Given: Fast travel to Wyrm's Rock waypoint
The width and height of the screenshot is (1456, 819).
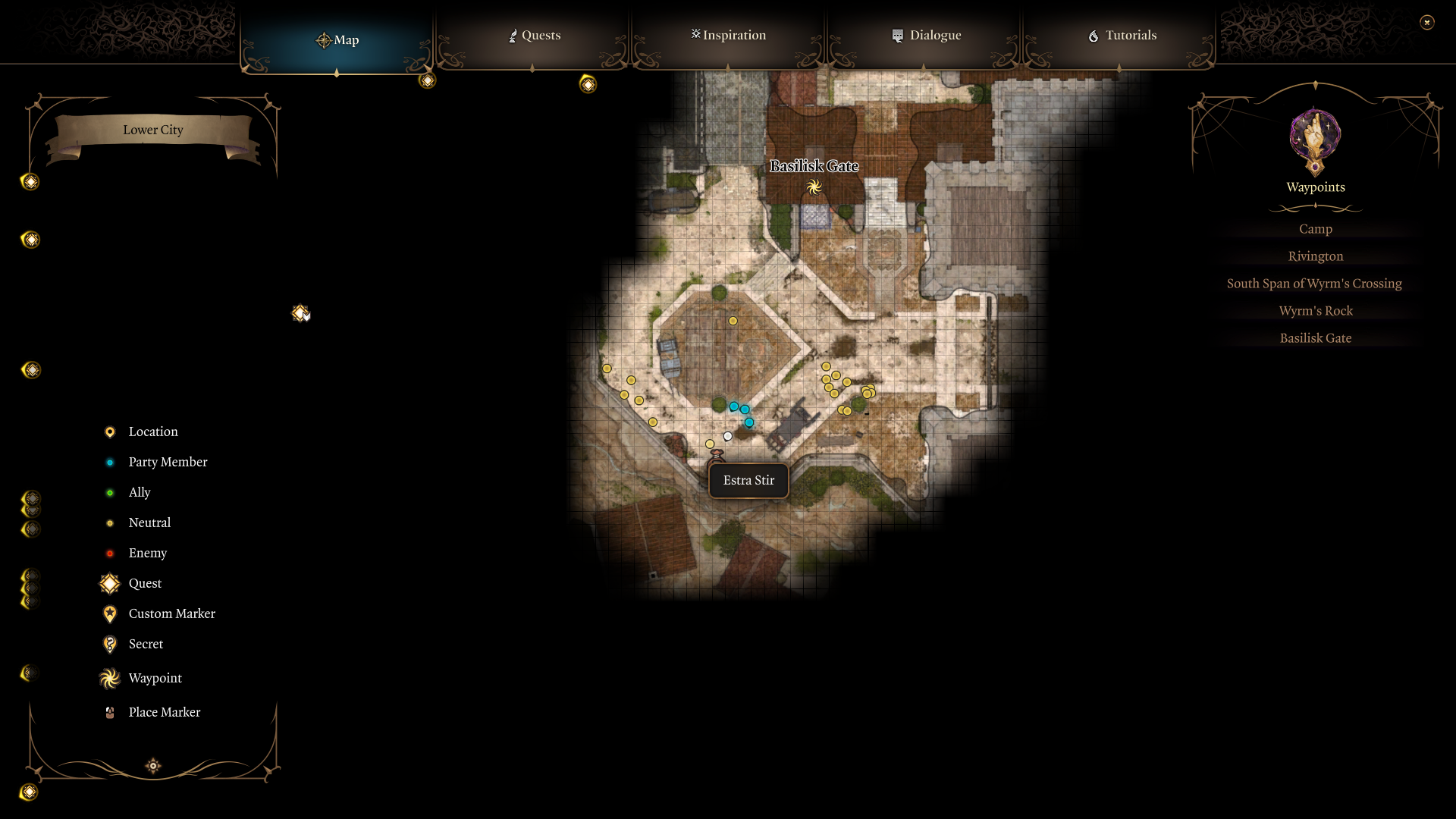Looking at the screenshot, I should [1316, 310].
